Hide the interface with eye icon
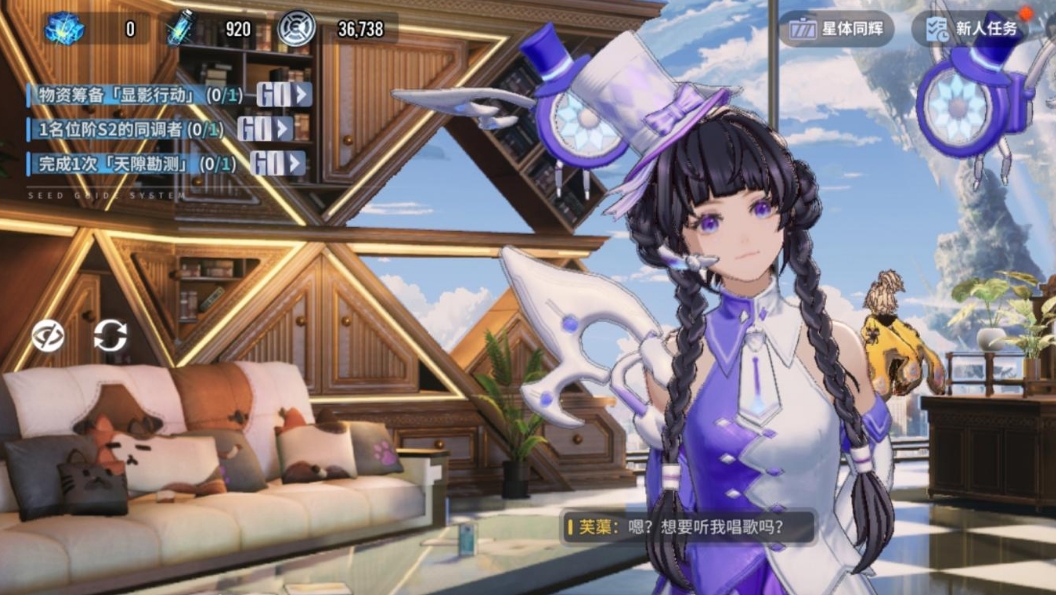Image resolution: width=1056 pixels, height=595 pixels. [x=48, y=335]
